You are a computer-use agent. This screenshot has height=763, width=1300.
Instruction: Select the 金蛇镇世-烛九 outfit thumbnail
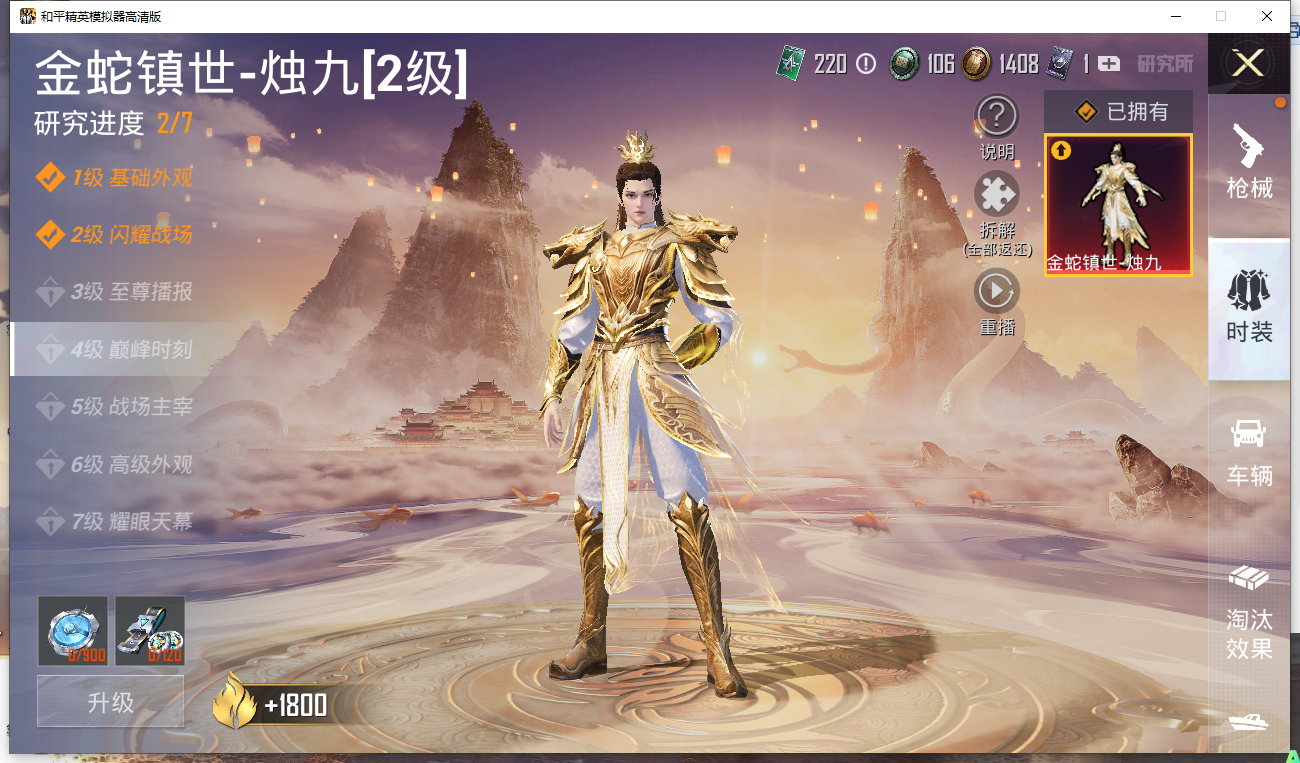coord(1118,205)
